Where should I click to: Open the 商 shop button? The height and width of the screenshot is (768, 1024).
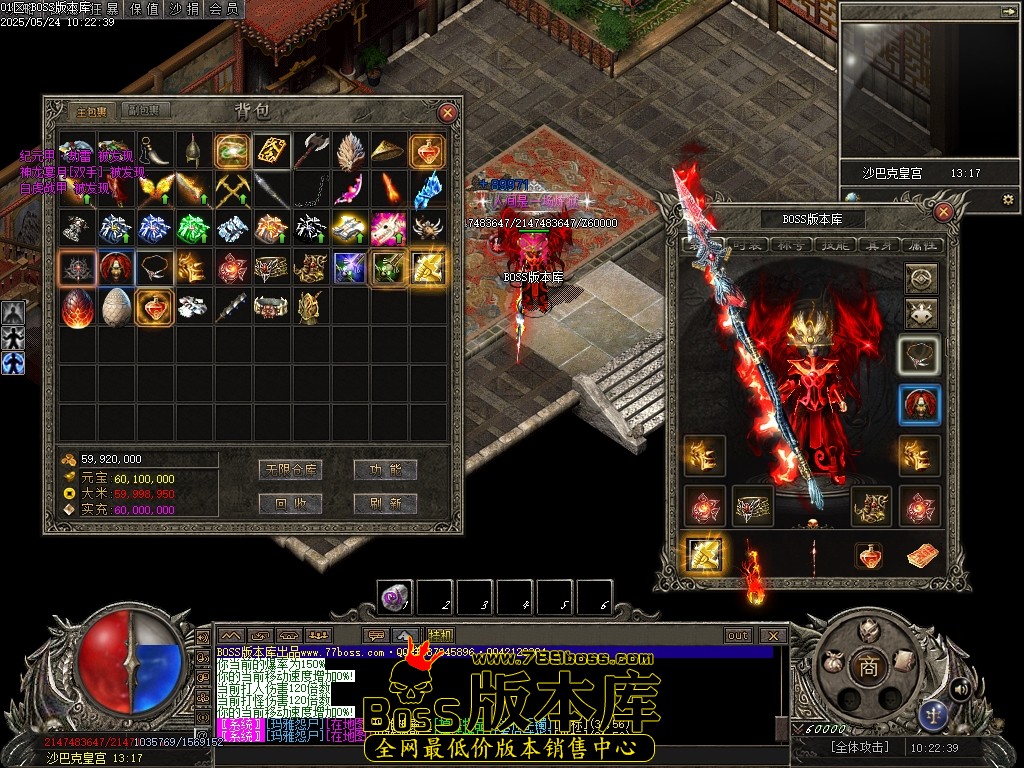pos(868,668)
